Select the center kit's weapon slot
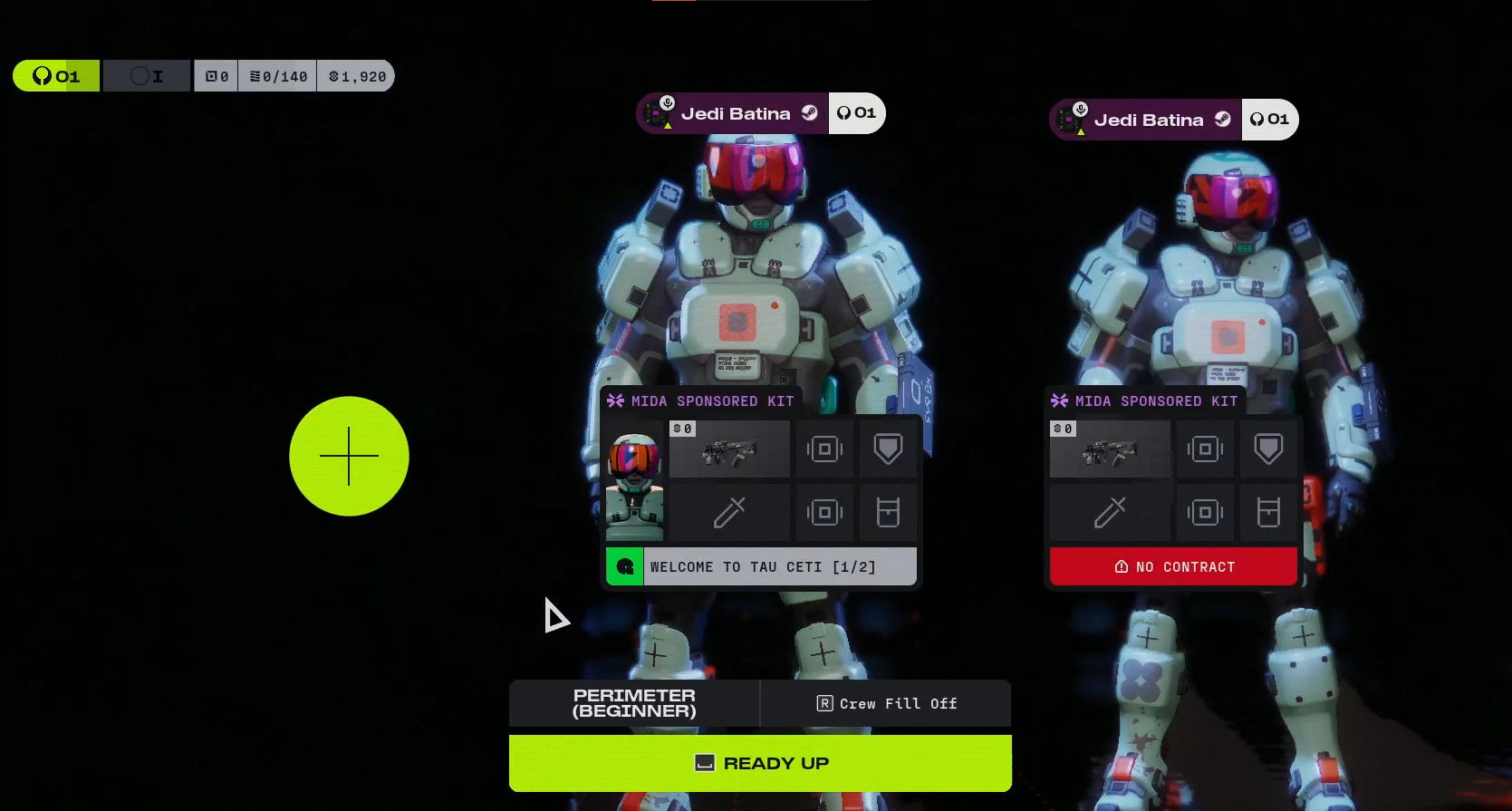This screenshot has width=1512, height=811. click(x=729, y=449)
